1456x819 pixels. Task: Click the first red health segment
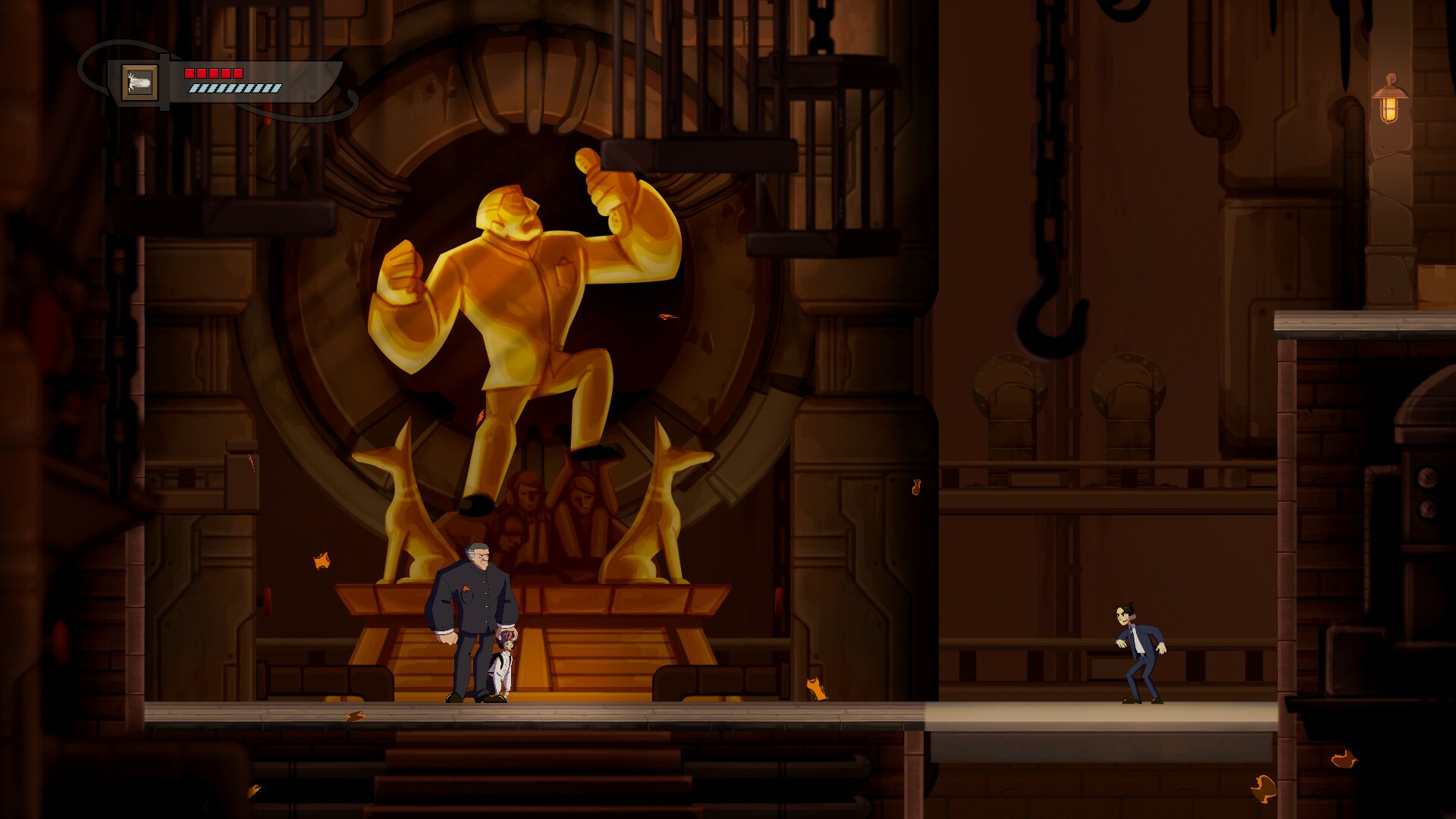[x=191, y=74]
